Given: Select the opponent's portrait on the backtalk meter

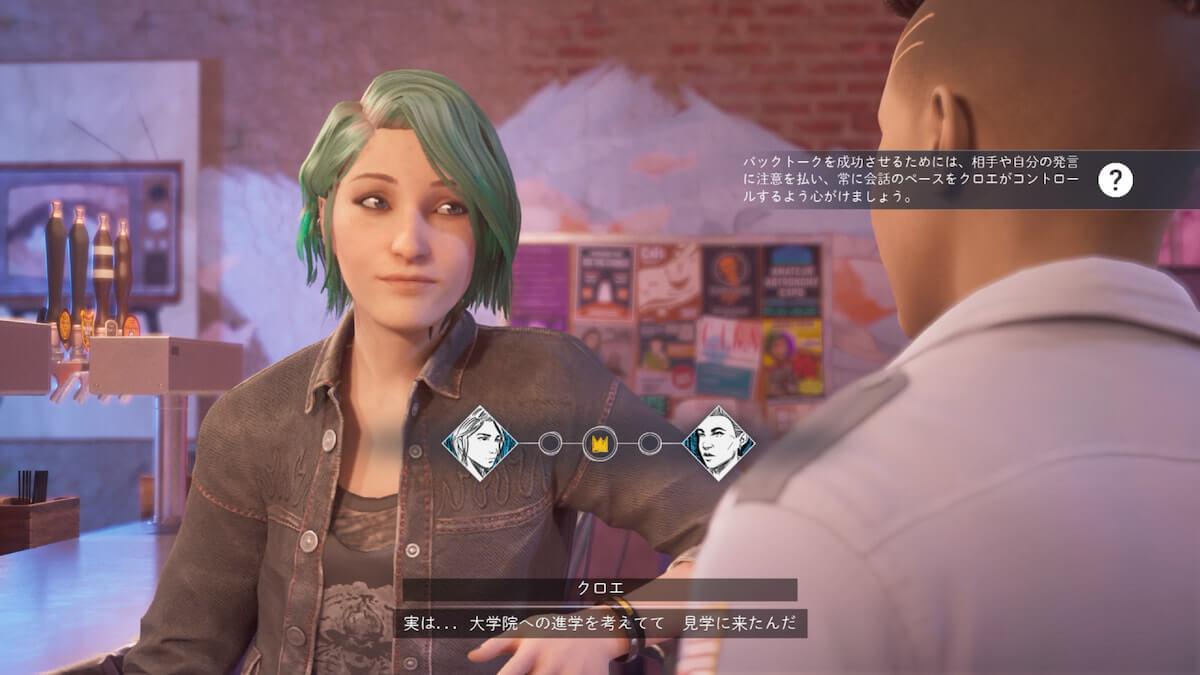Looking at the screenshot, I should (x=718, y=443).
